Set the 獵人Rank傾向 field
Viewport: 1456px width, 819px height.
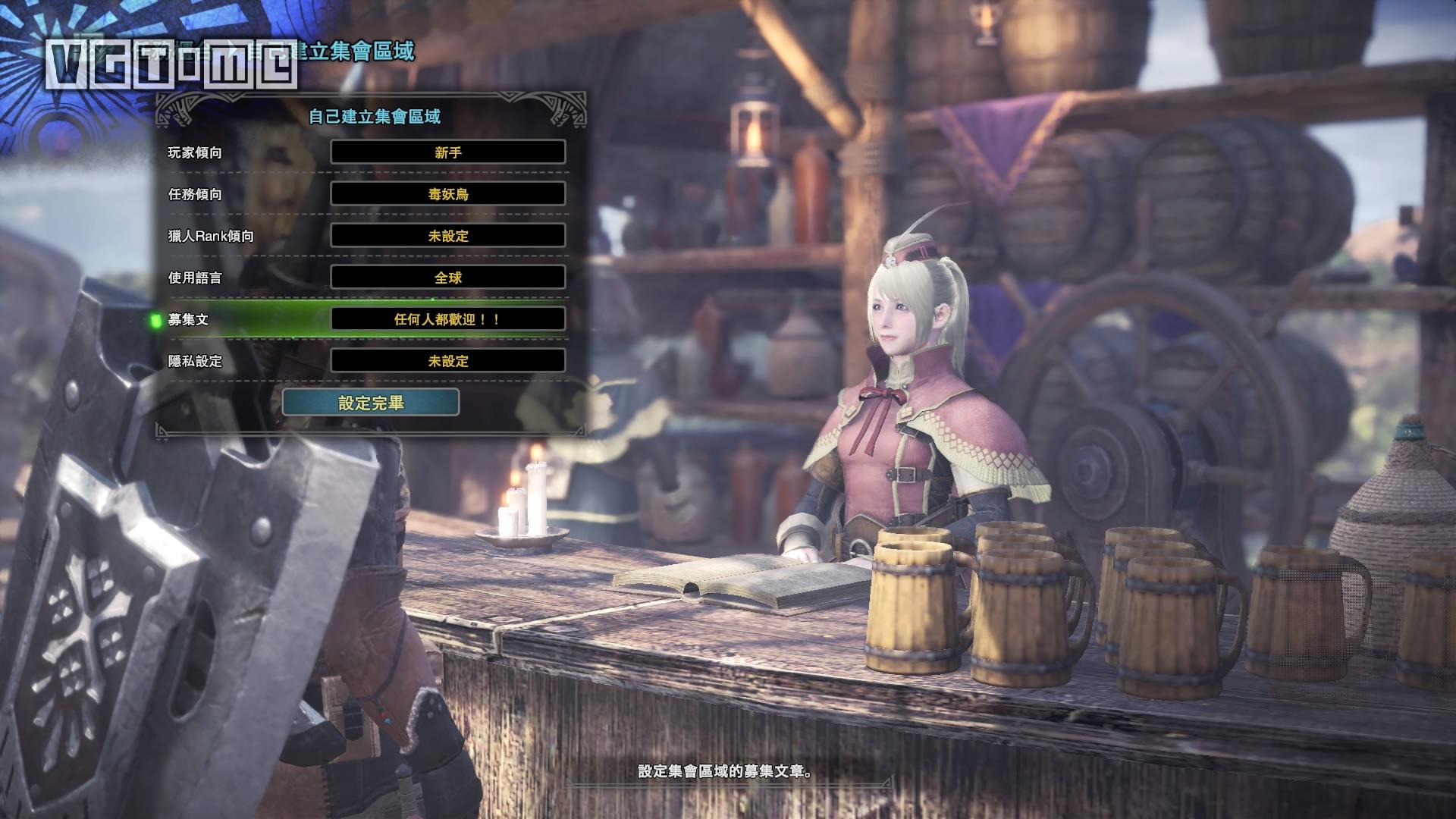[447, 236]
